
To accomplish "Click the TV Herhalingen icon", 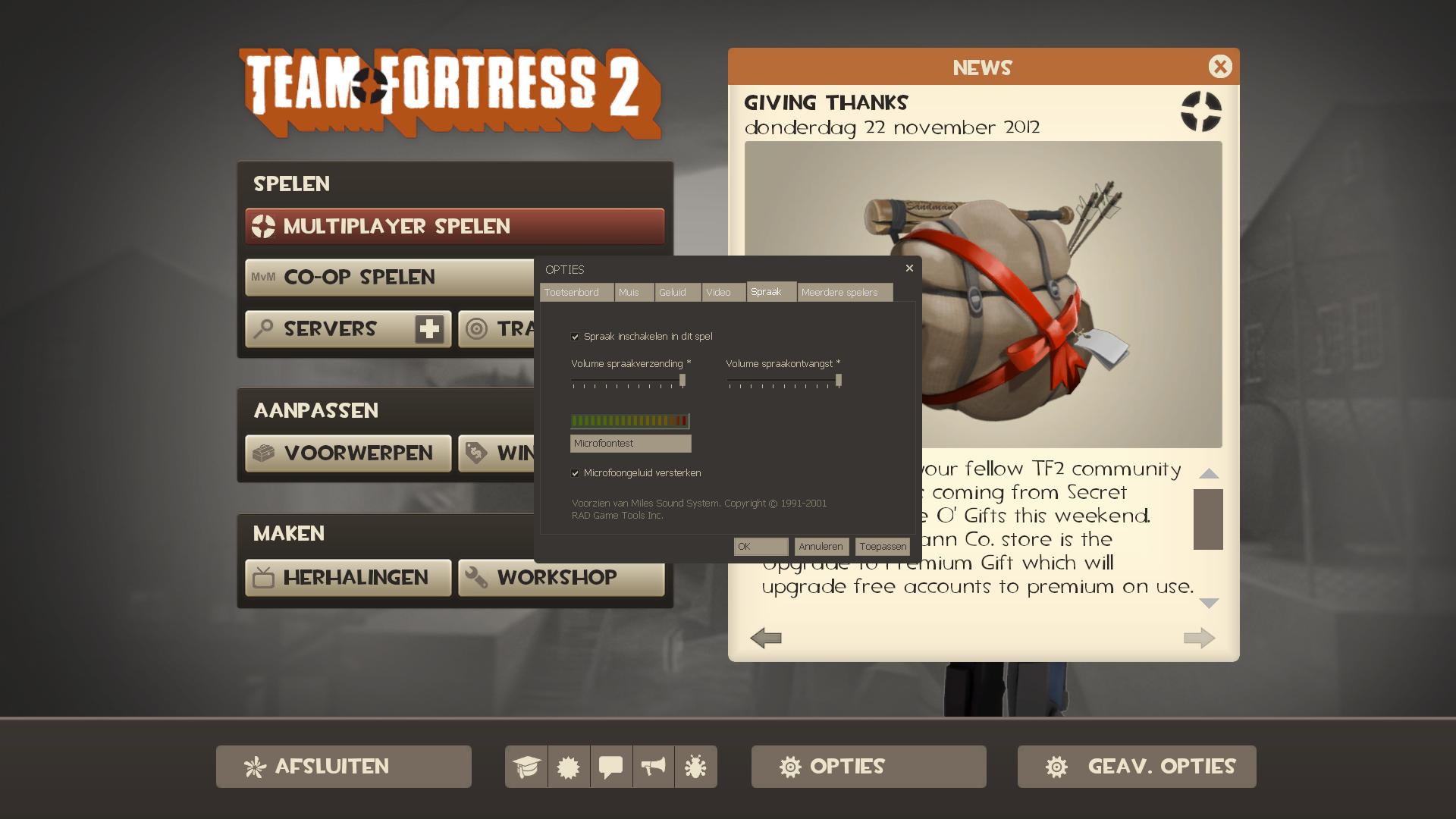I will click(x=262, y=577).
